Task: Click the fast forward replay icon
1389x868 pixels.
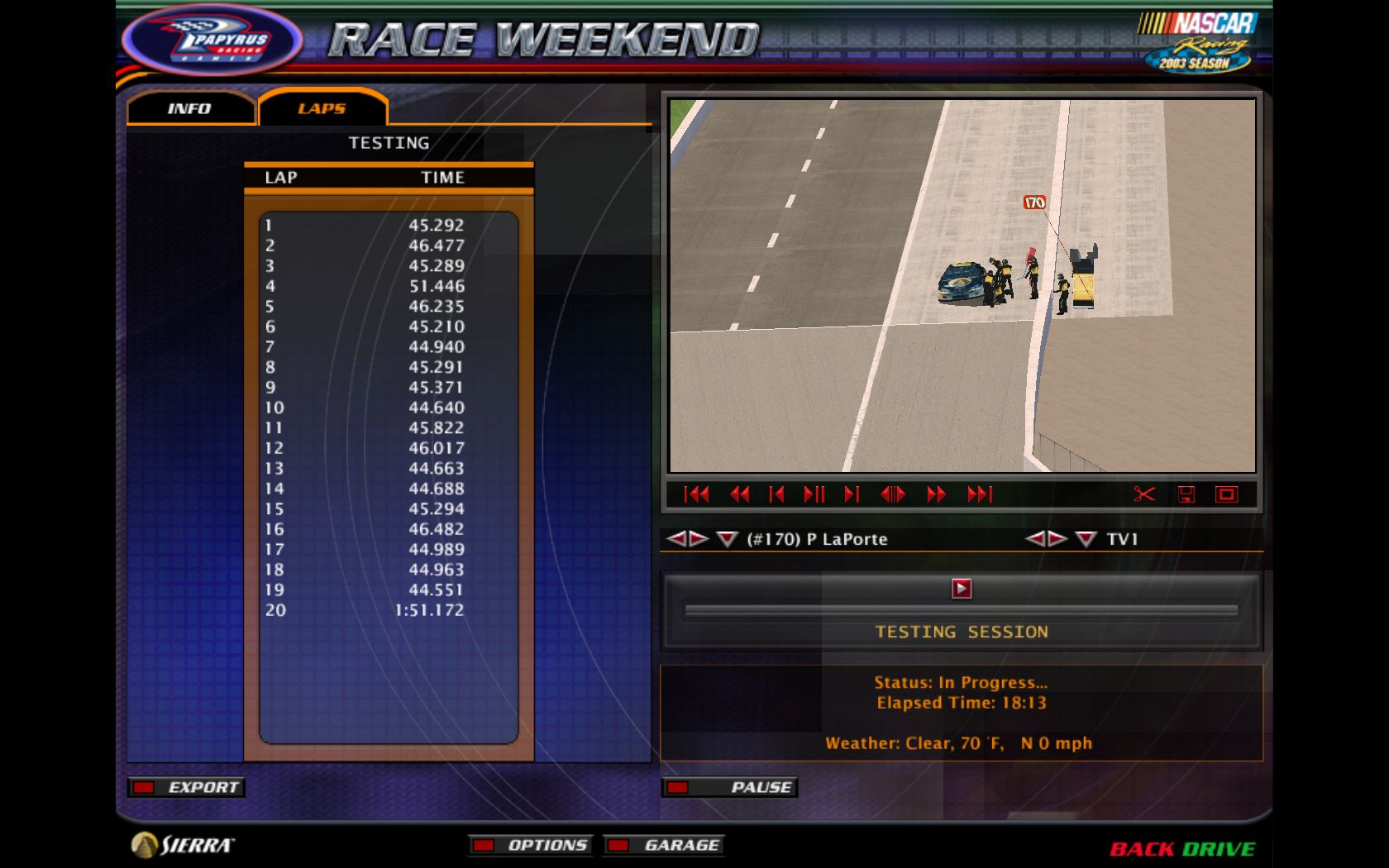Action: [935, 494]
